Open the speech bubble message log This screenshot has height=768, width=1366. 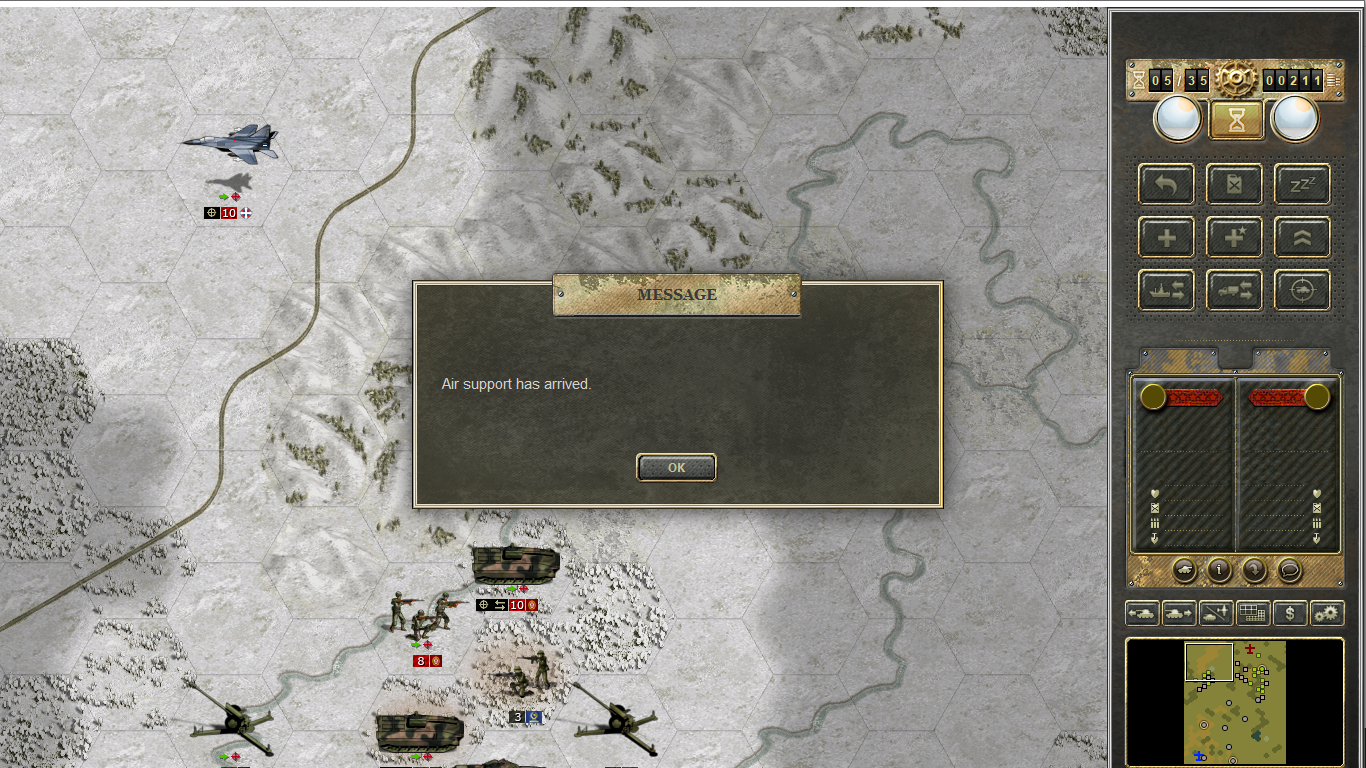[1290, 570]
